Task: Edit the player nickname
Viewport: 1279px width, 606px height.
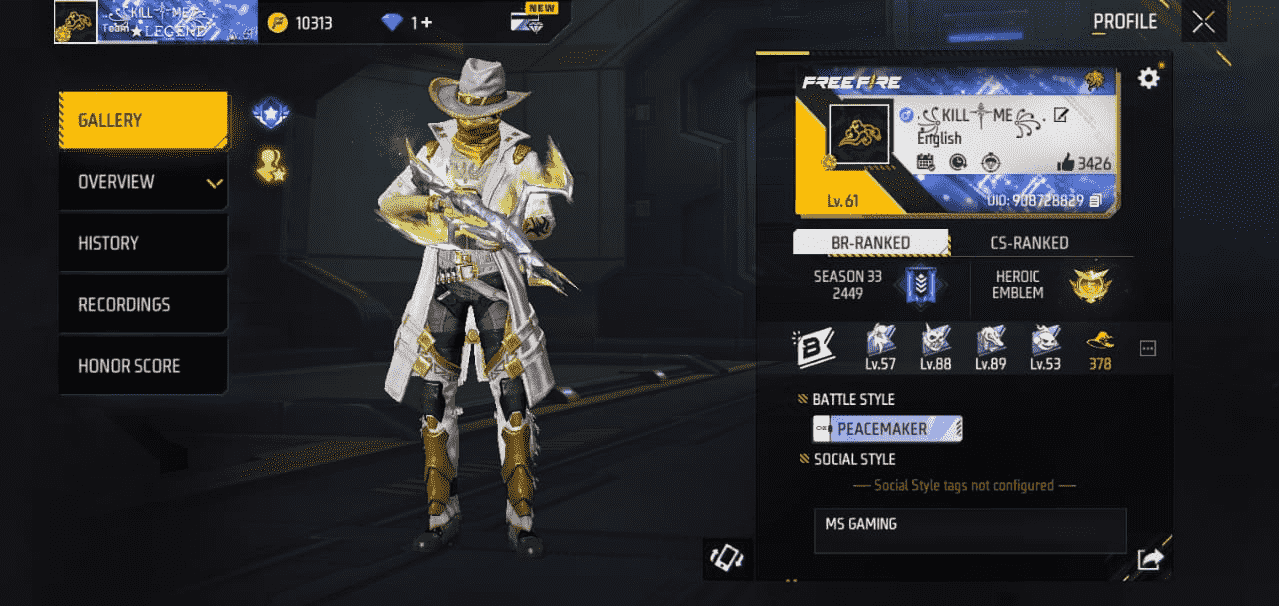Action: click(1061, 115)
